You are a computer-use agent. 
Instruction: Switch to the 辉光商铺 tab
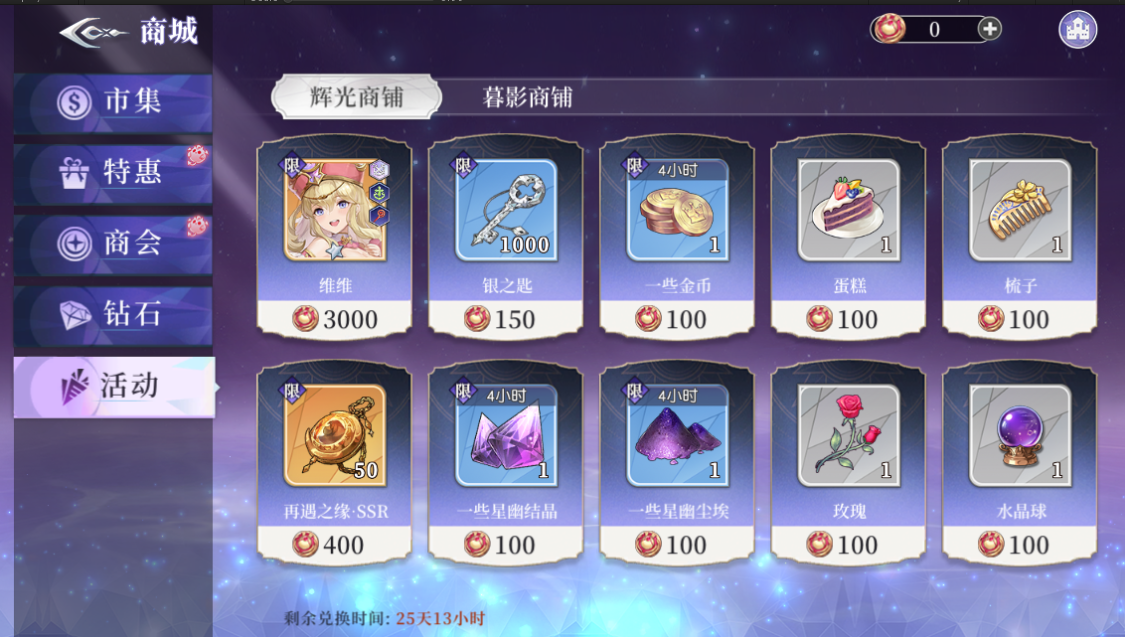click(x=356, y=97)
